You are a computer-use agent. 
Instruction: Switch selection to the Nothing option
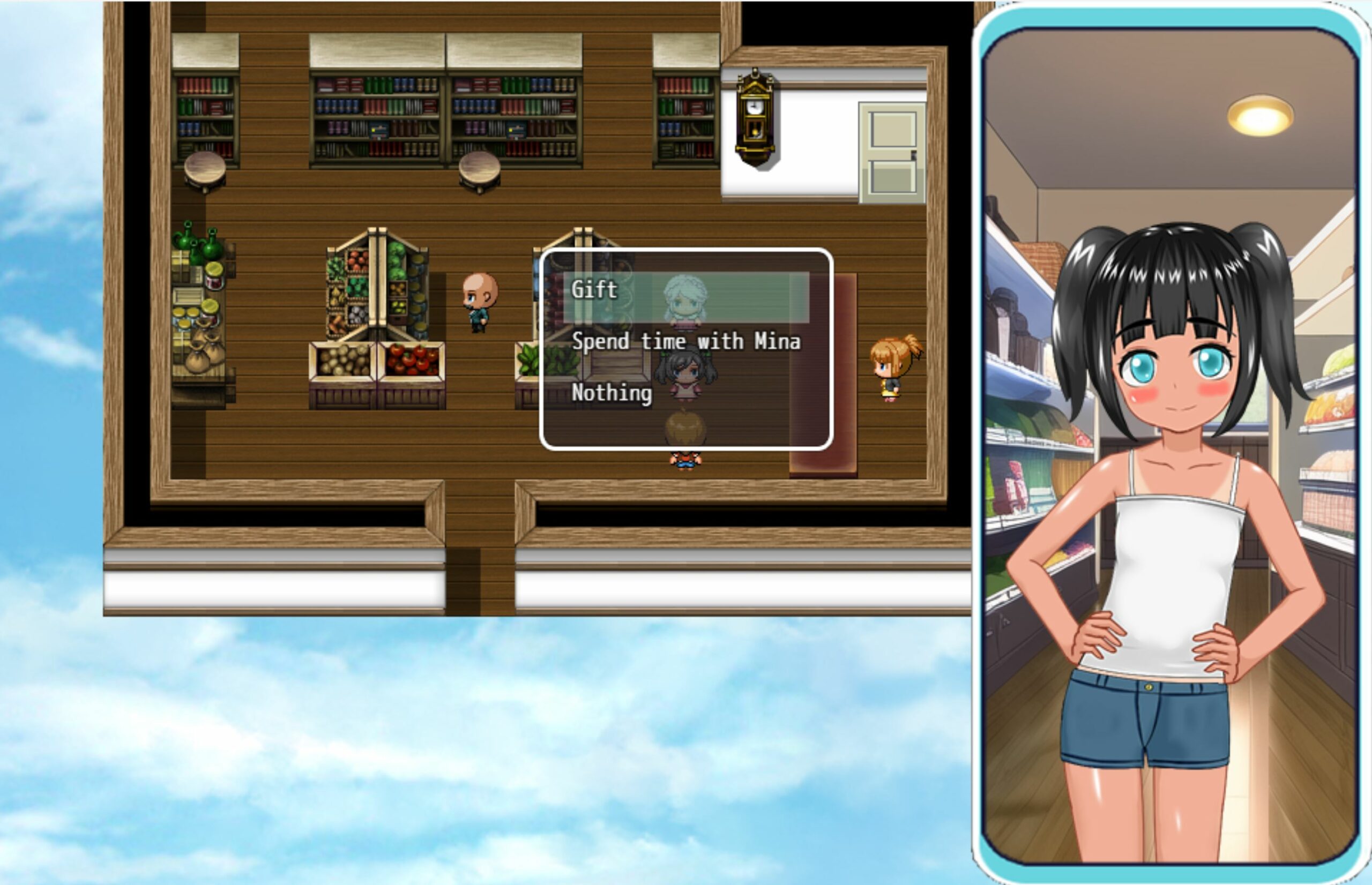pyautogui.click(x=611, y=394)
